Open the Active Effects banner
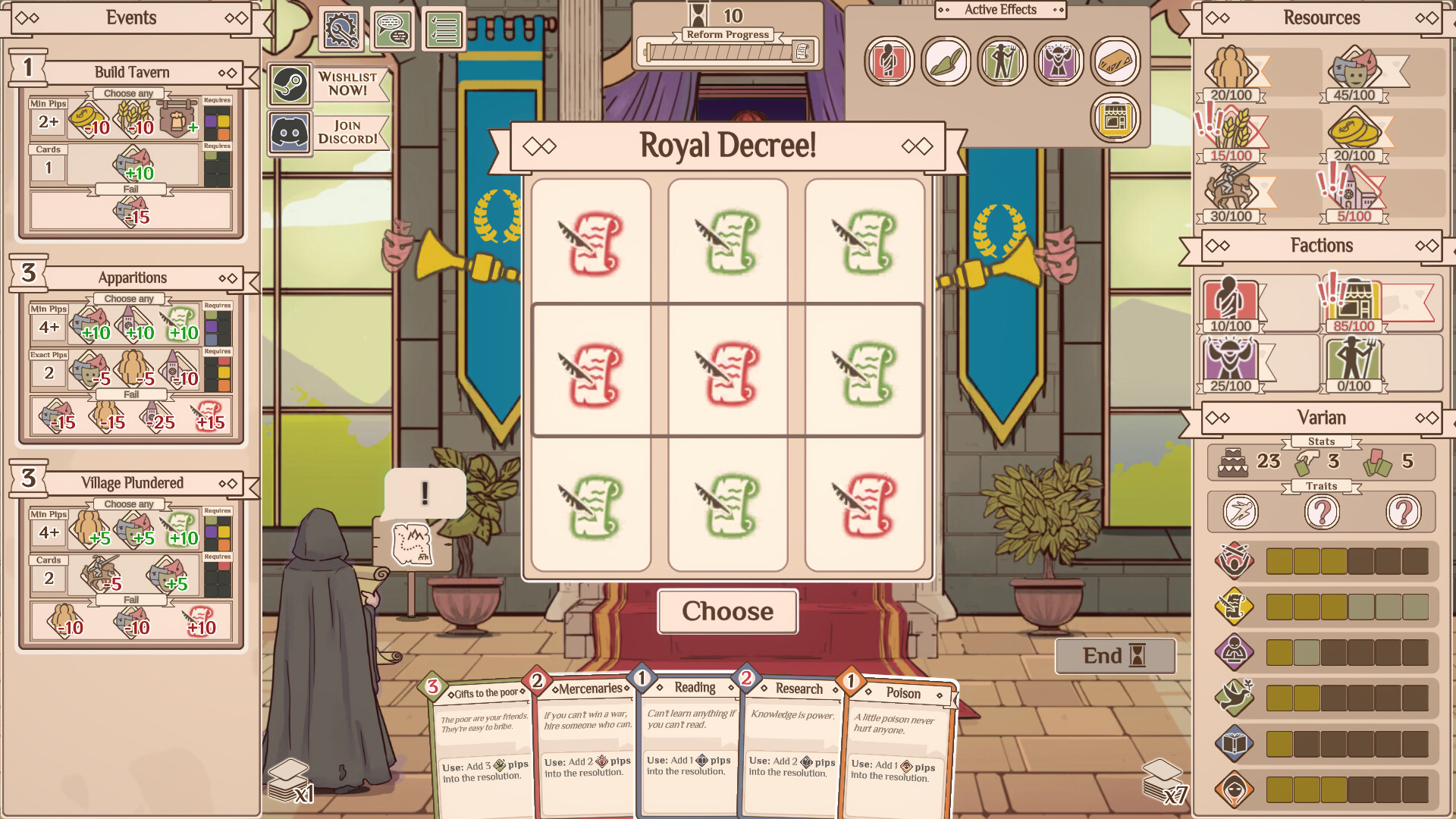Image resolution: width=1456 pixels, height=819 pixels. (x=999, y=10)
